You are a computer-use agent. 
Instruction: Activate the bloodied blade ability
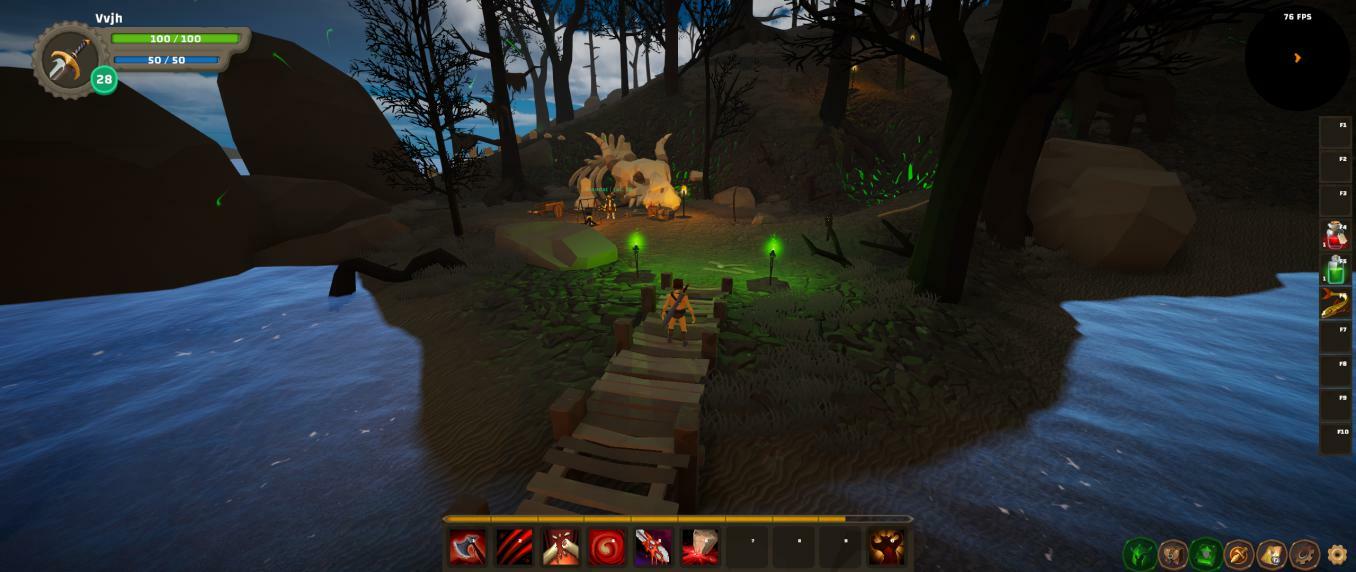653,547
